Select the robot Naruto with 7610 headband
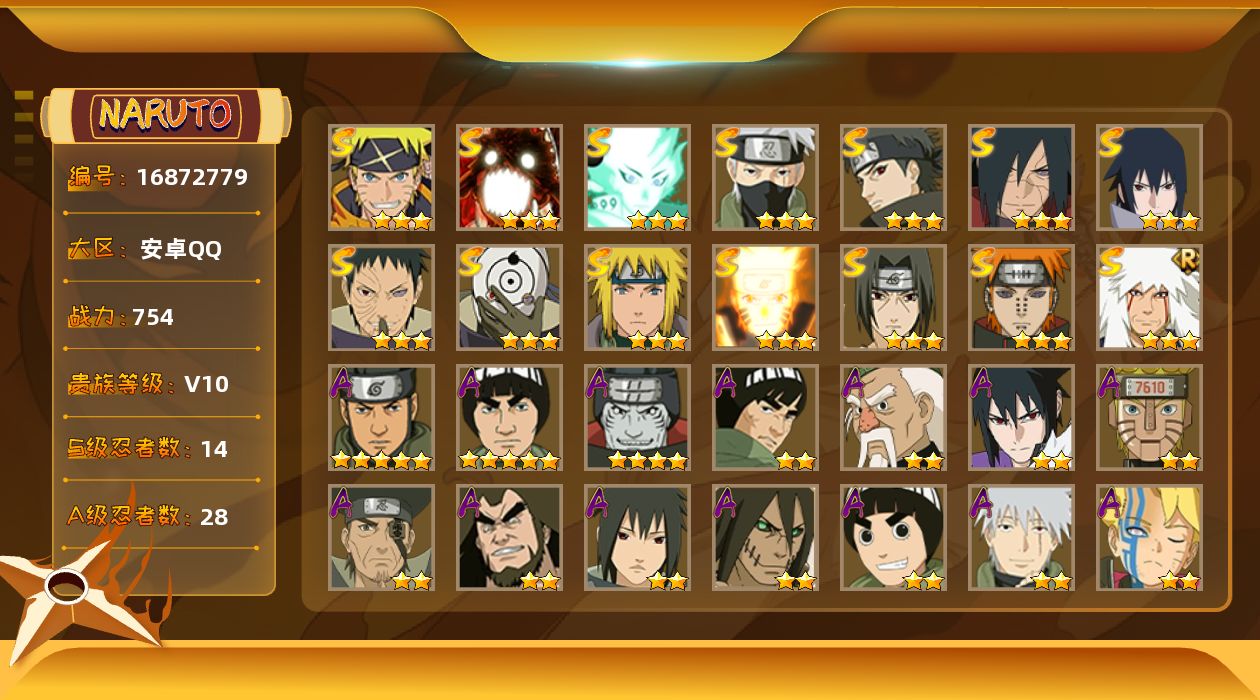Screen dimensions: 1260x700 pos(1149,417)
